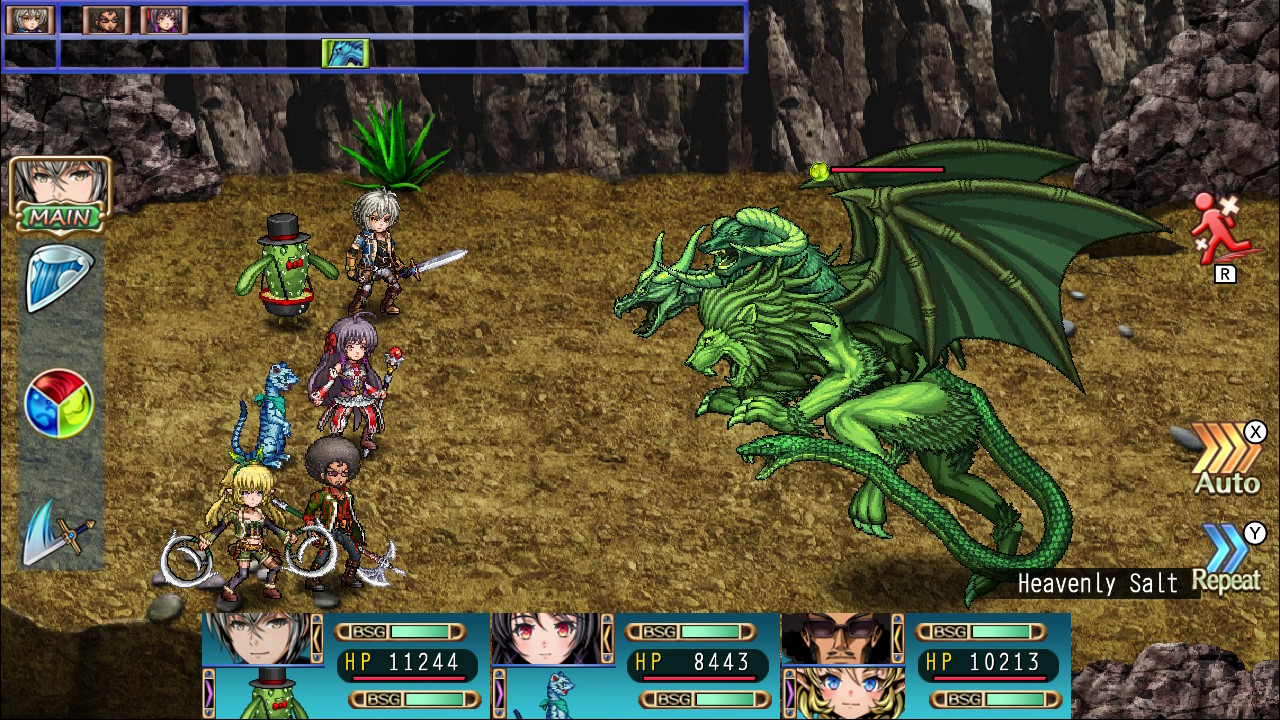Select the Heavenly Salt ability label

1097,584
